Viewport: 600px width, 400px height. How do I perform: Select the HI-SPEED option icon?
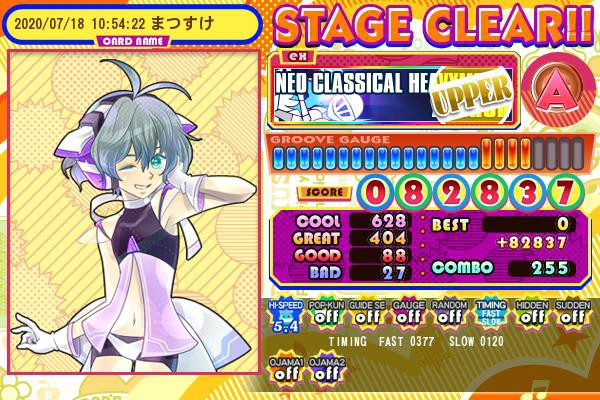point(282,316)
